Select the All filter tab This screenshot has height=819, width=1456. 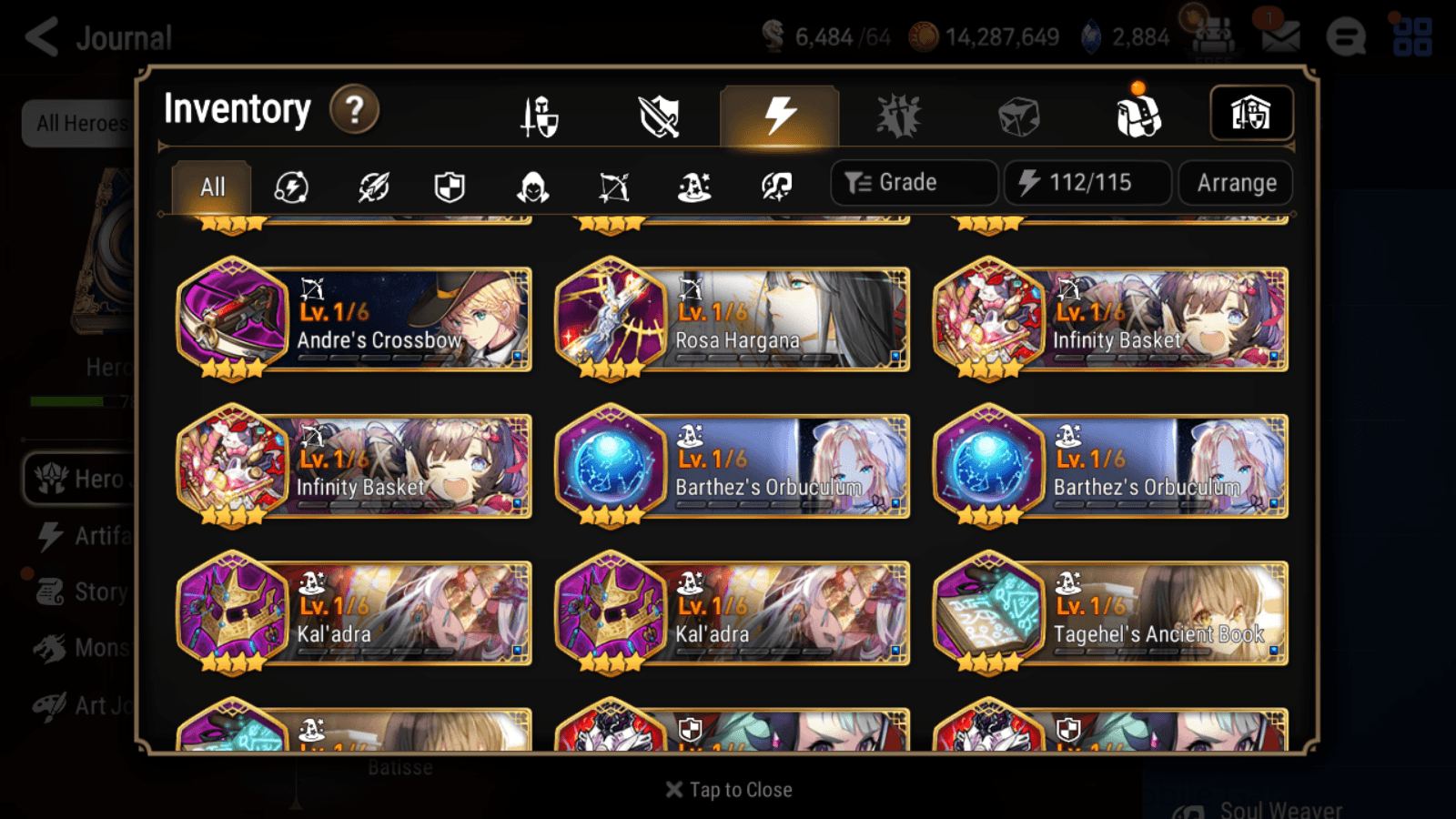tap(211, 187)
